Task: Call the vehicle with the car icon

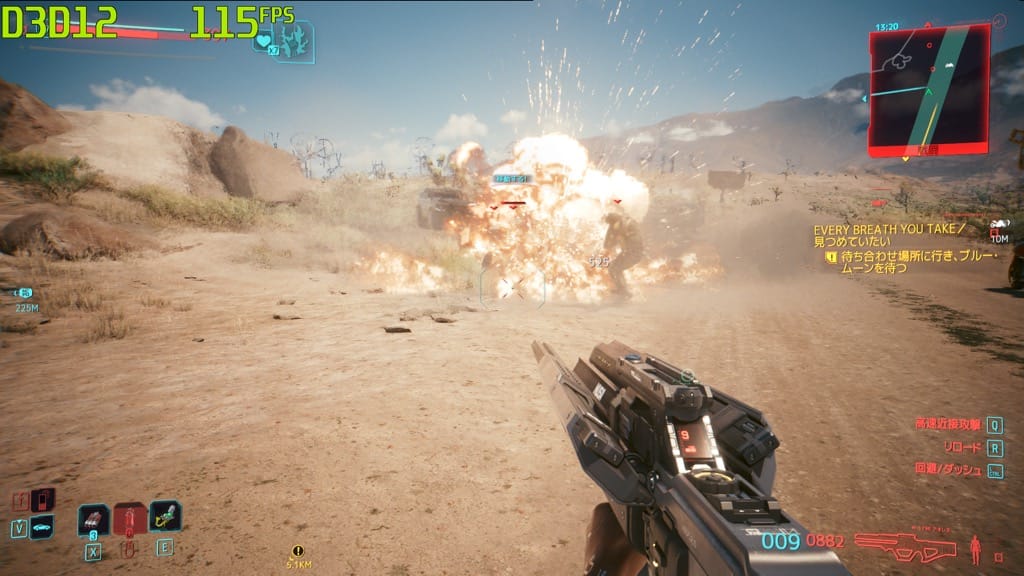Action: click(x=41, y=526)
